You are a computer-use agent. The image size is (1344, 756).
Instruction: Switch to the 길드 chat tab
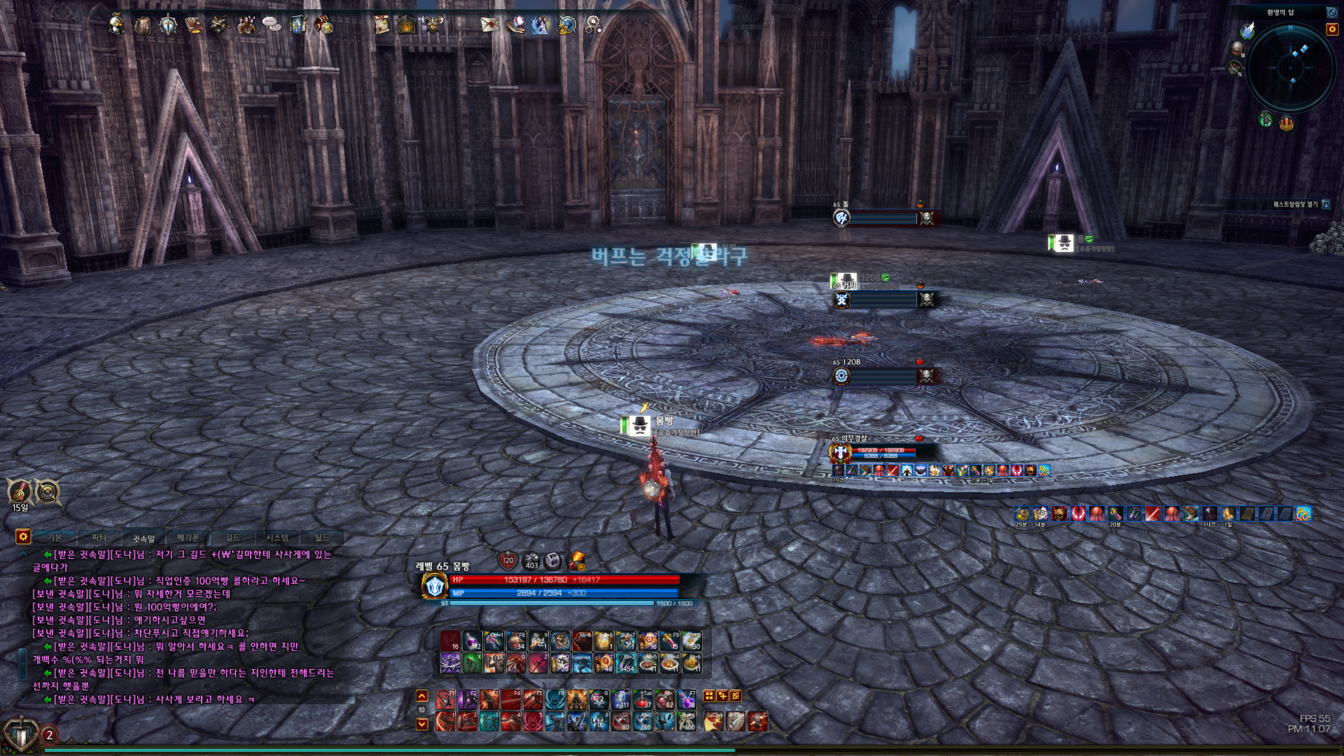coord(233,538)
